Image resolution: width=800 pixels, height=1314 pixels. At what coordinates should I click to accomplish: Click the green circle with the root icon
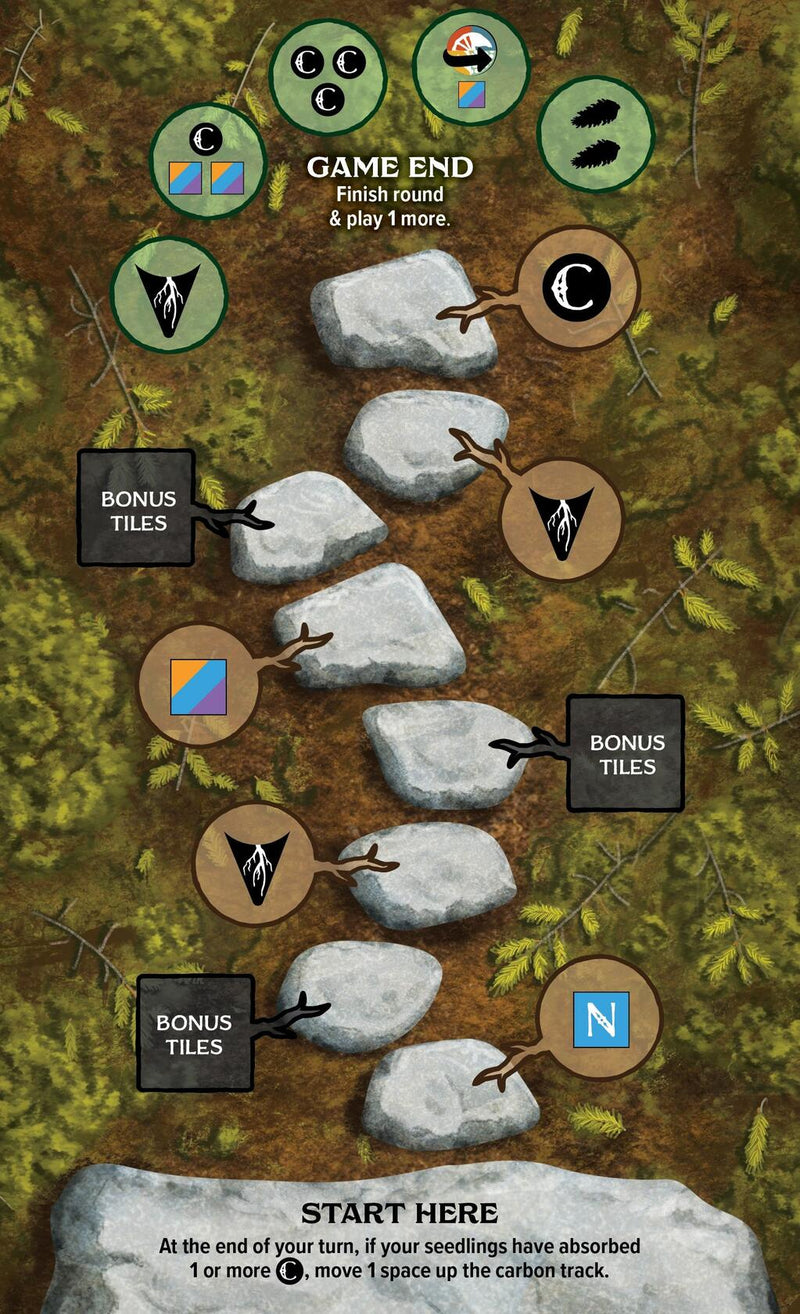168,295
